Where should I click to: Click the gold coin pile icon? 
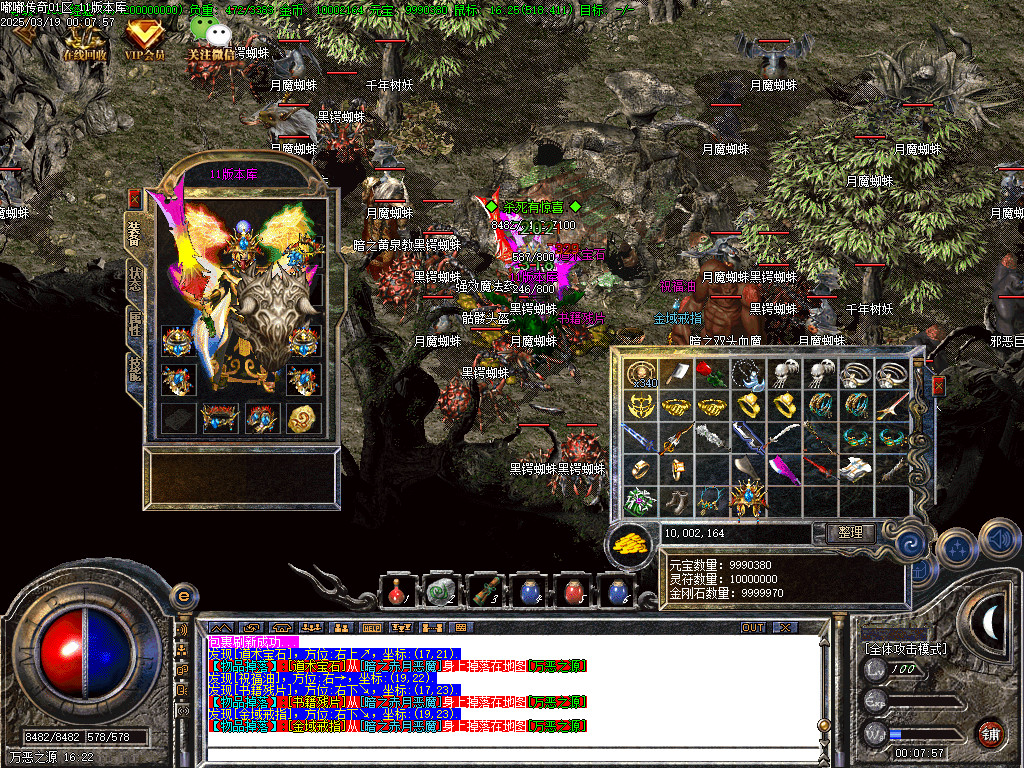(630, 544)
